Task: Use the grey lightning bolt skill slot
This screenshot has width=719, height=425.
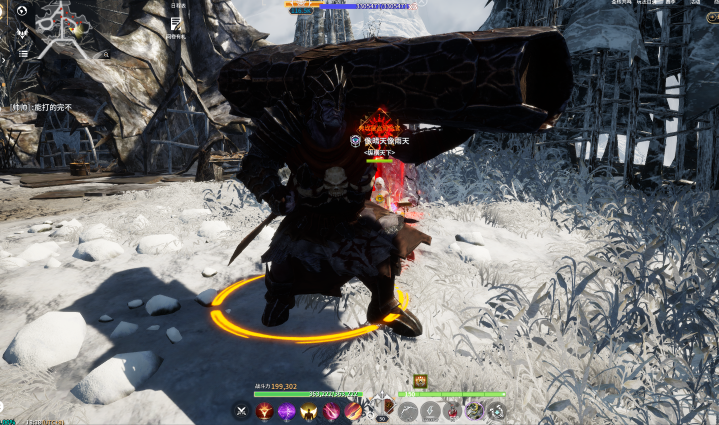Action: 430,411
